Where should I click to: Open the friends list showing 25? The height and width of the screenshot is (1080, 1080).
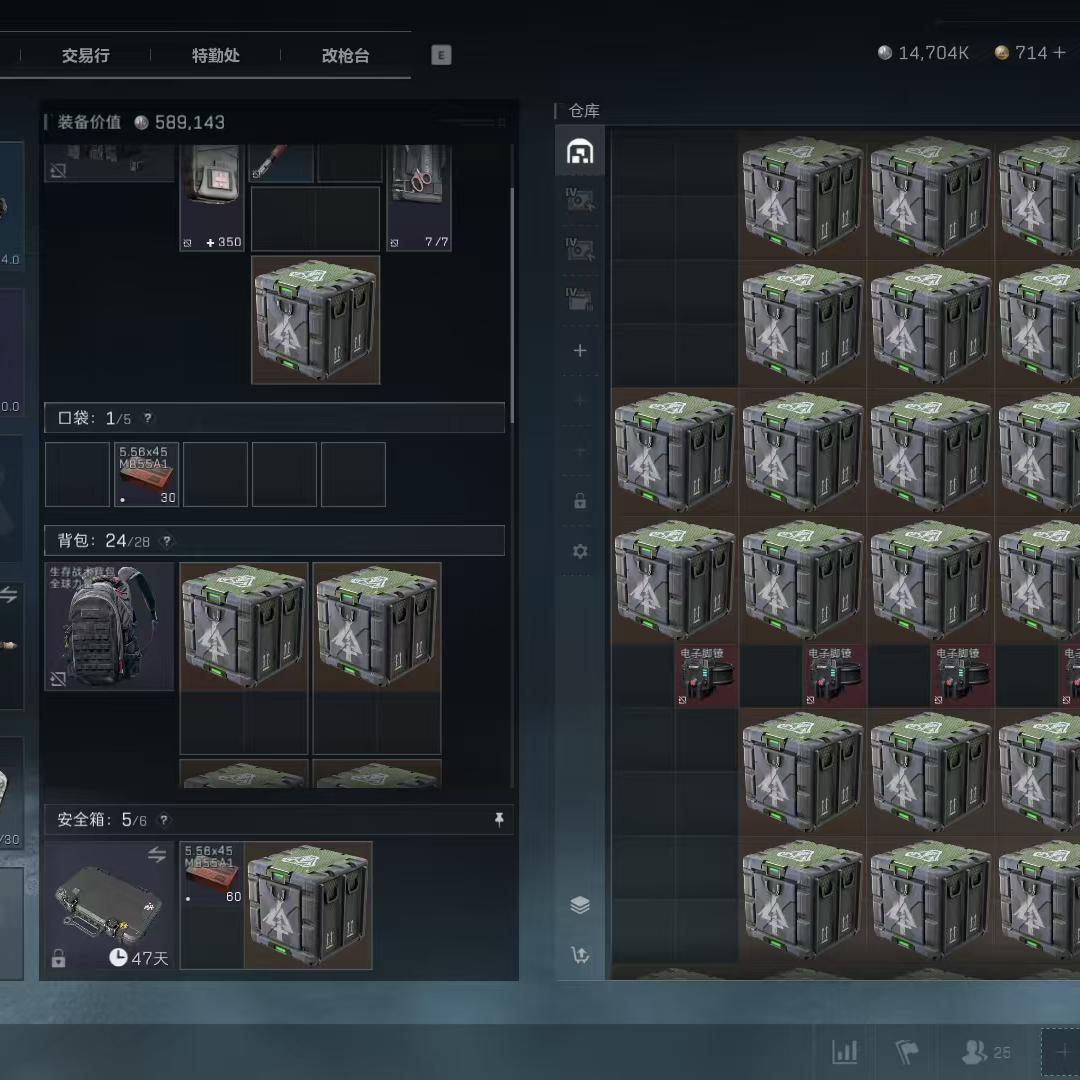[985, 1052]
